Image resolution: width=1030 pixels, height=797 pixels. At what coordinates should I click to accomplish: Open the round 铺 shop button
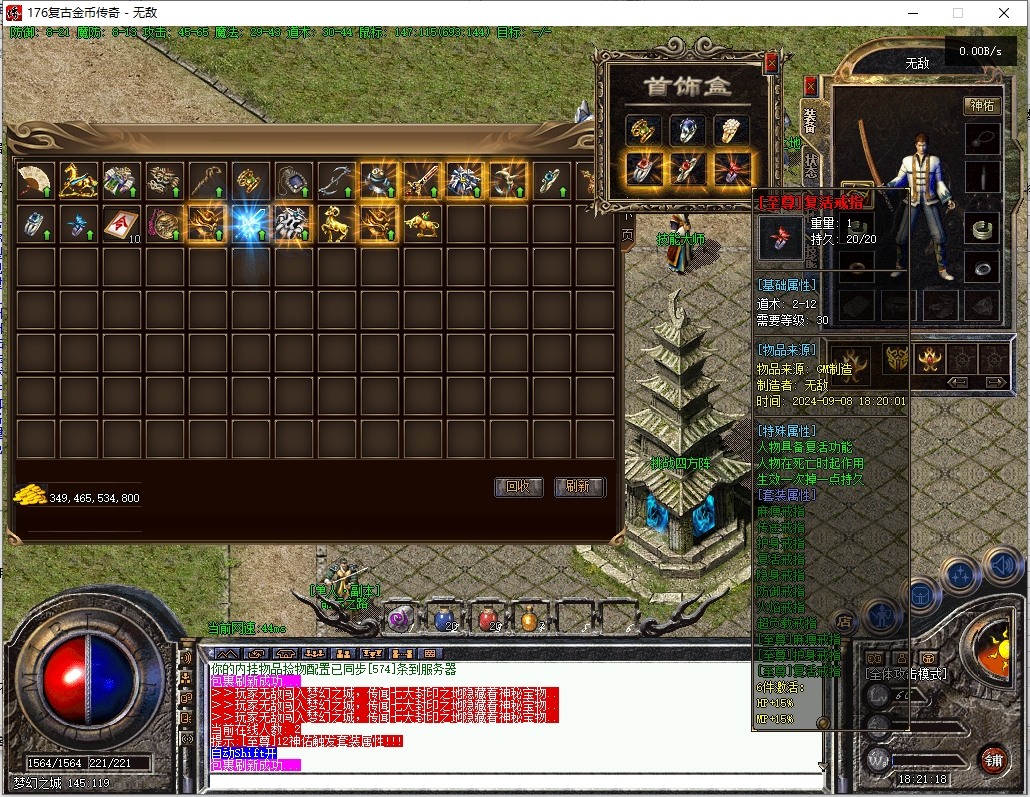coord(992,758)
